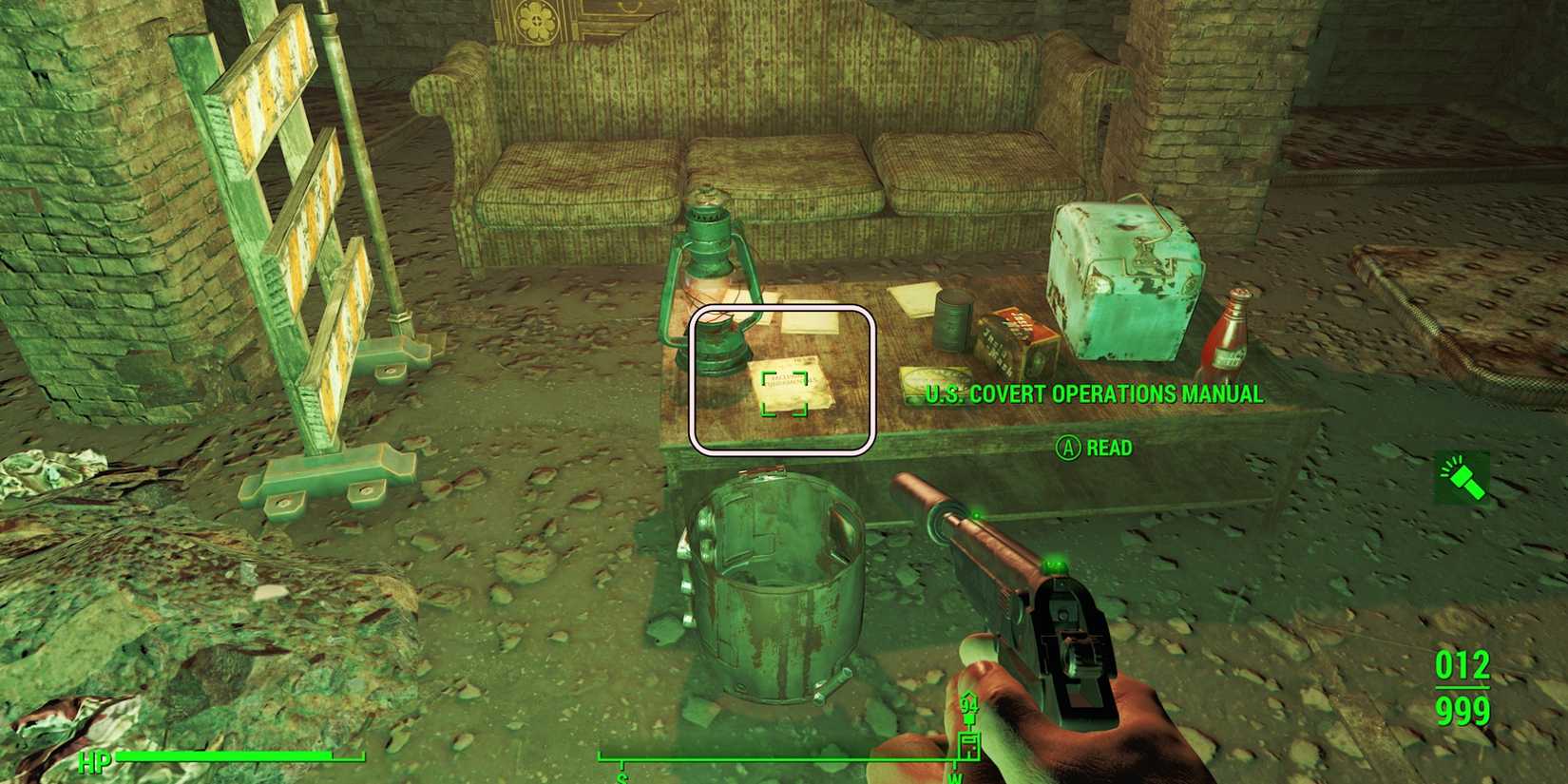Viewport: 1568px width, 784px height.
Task: Click the S cardinal marker on the compass
Action: click(621, 777)
